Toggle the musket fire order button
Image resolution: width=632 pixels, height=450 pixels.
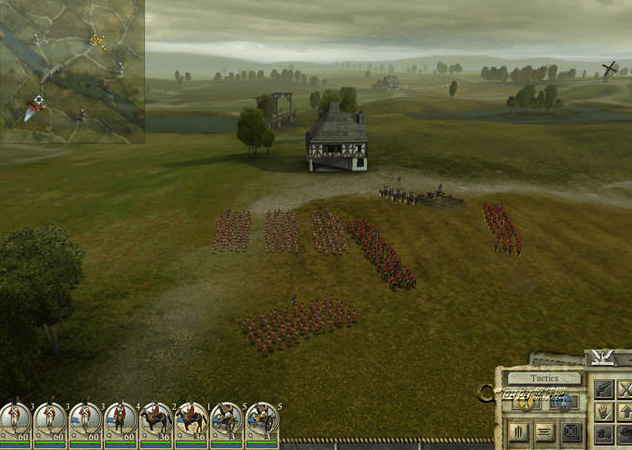pyautogui.click(x=605, y=389)
